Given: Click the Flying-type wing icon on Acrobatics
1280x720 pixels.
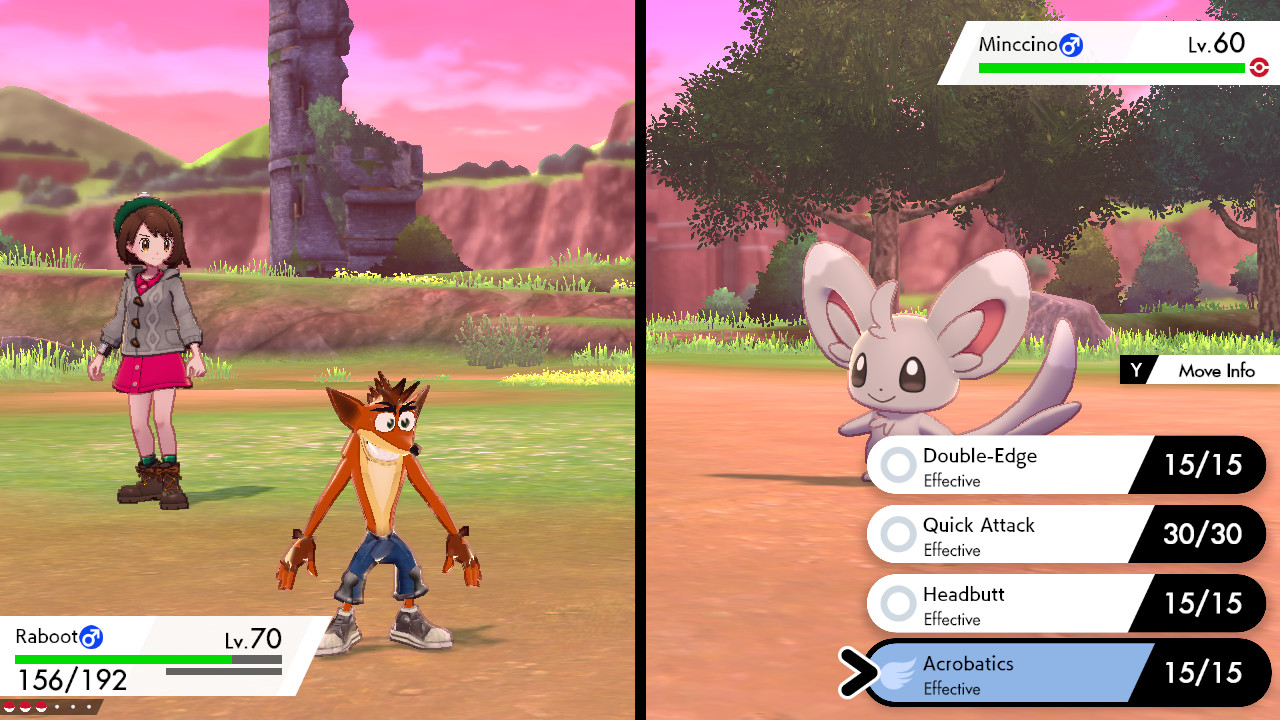Looking at the screenshot, I should point(897,672).
